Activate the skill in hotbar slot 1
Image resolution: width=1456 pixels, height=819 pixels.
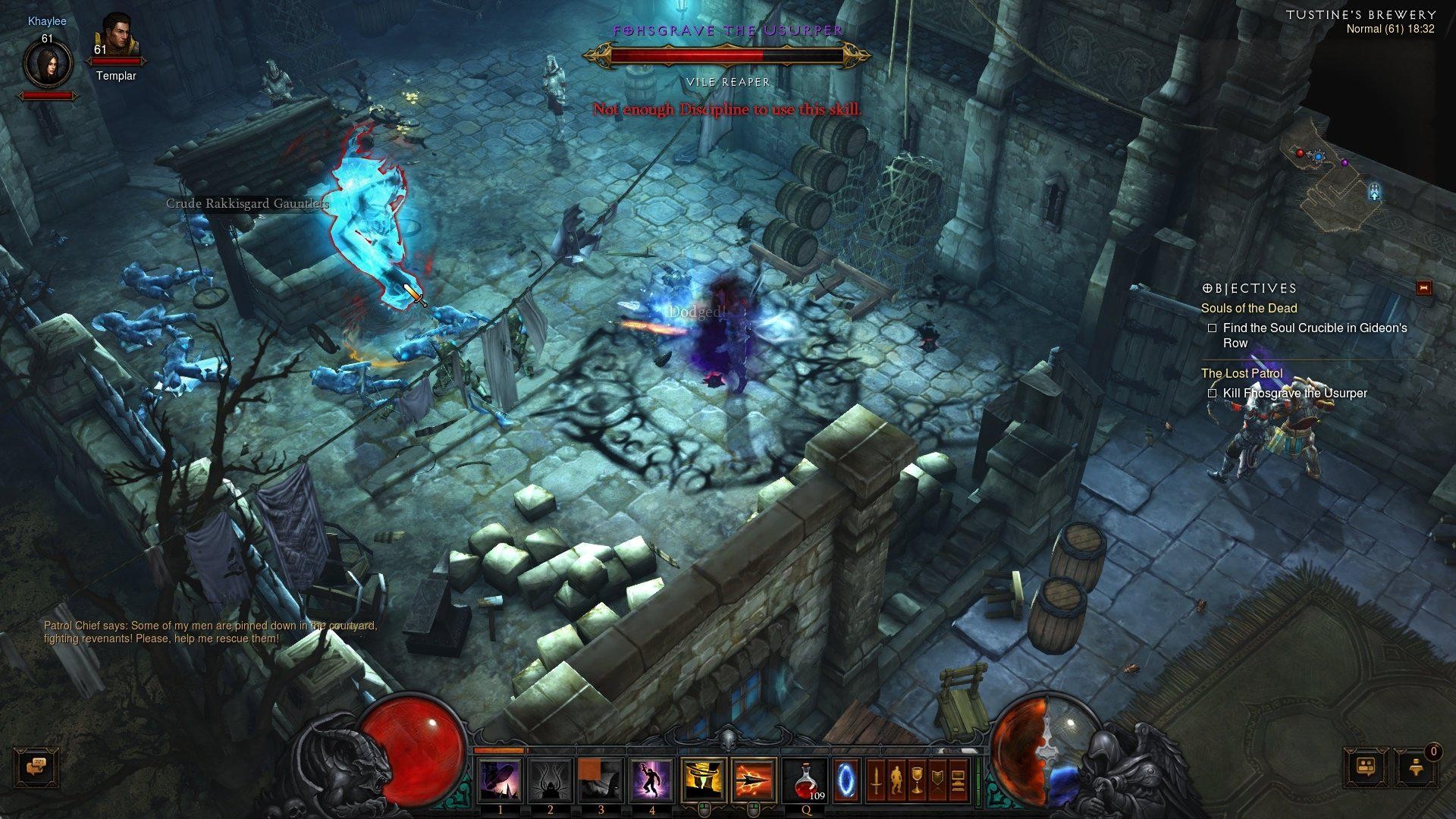500,780
